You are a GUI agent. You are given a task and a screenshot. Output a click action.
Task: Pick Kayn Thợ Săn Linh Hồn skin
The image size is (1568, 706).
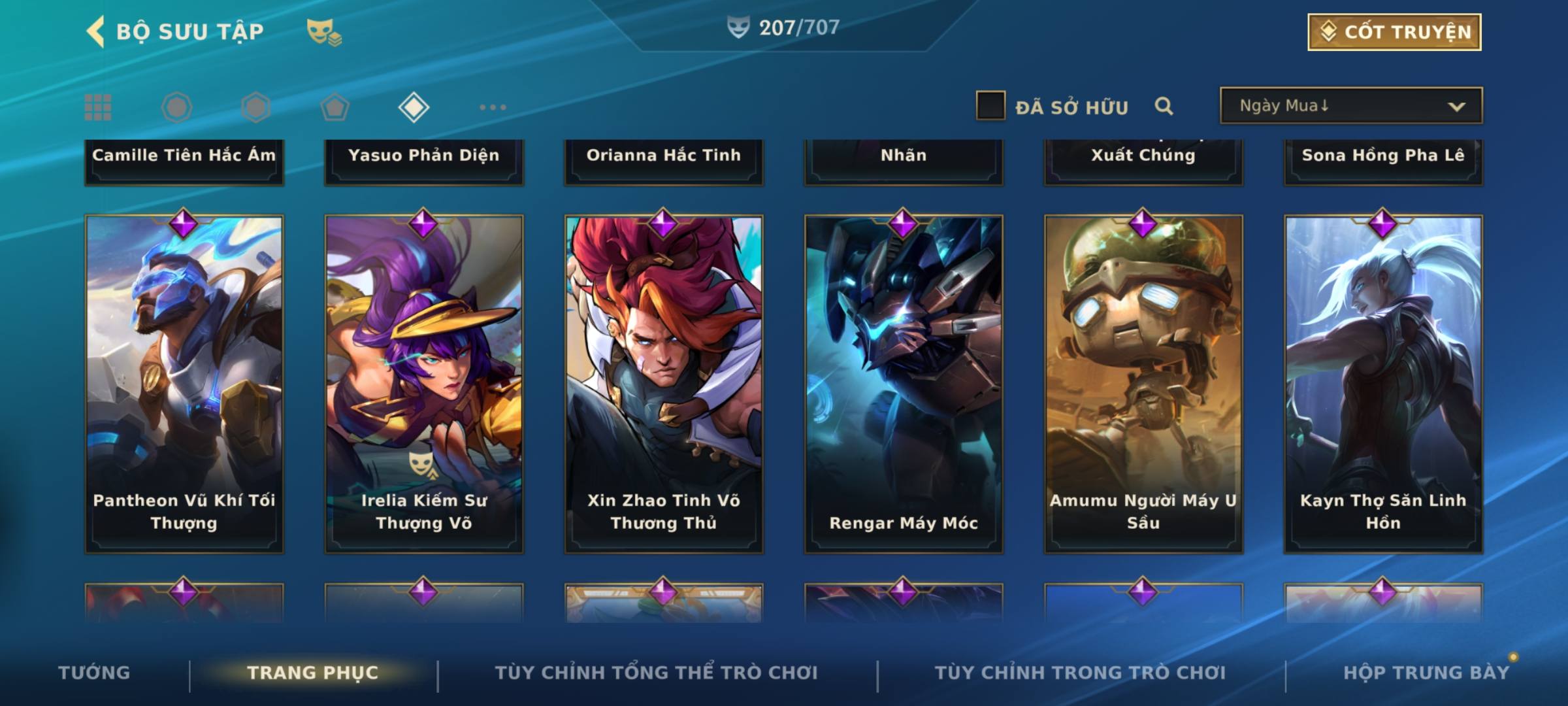pos(1383,384)
